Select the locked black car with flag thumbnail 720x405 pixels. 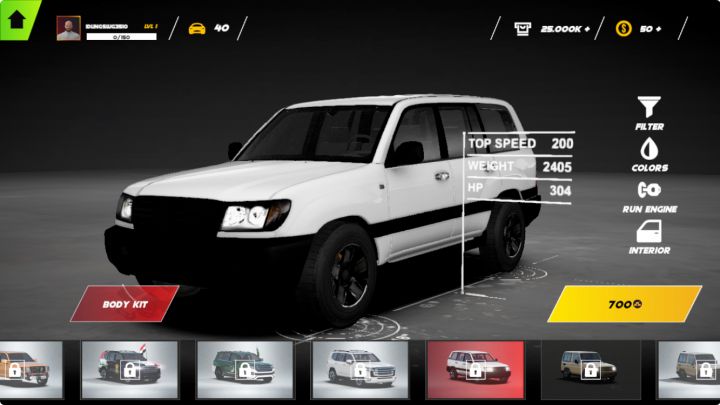coord(129,369)
